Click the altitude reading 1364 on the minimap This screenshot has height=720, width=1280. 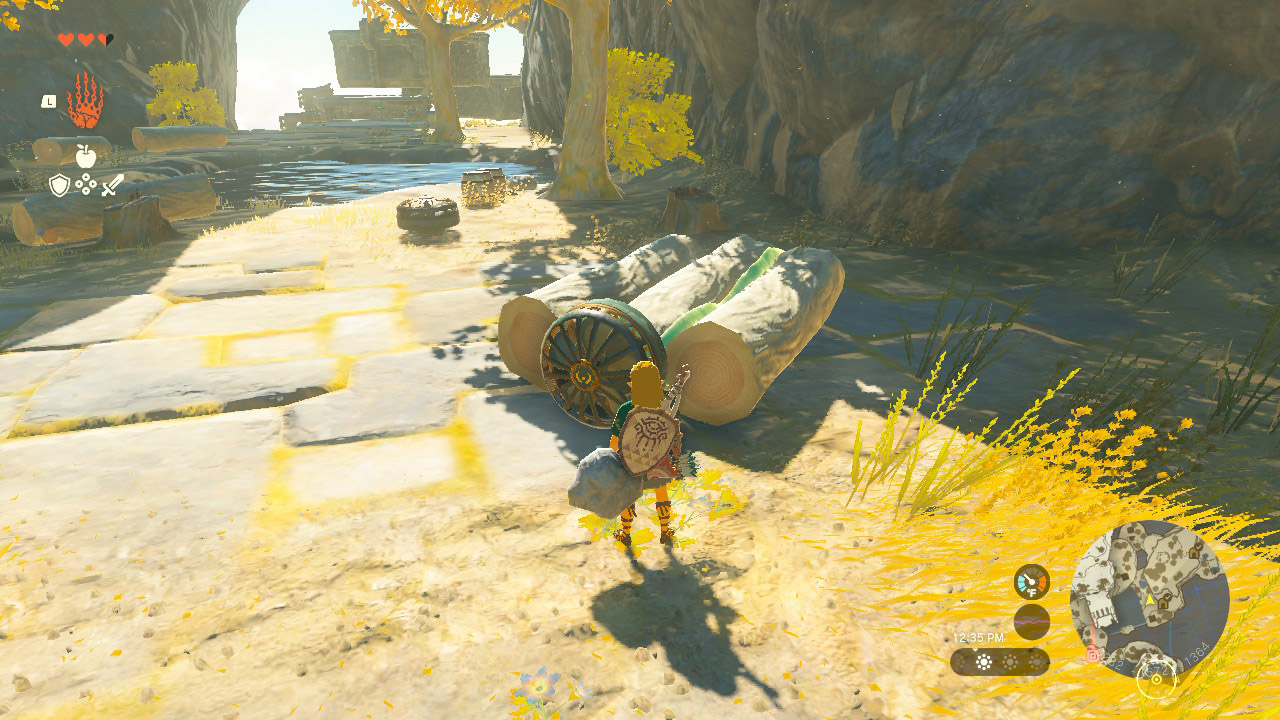1195,651
